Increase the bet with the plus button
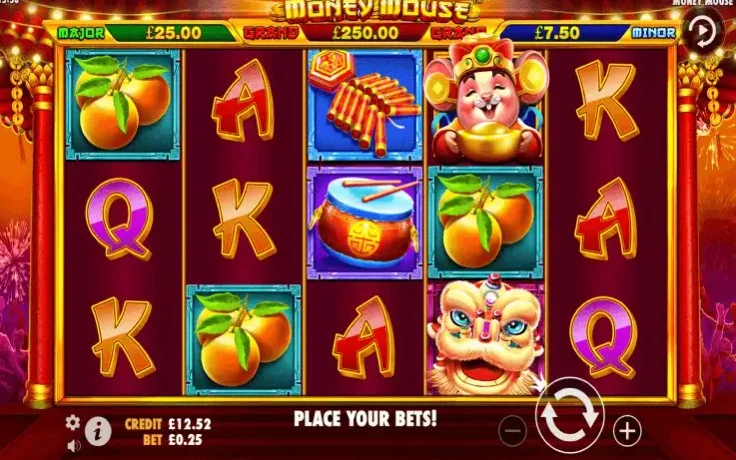The width and height of the screenshot is (736, 460). pos(627,431)
